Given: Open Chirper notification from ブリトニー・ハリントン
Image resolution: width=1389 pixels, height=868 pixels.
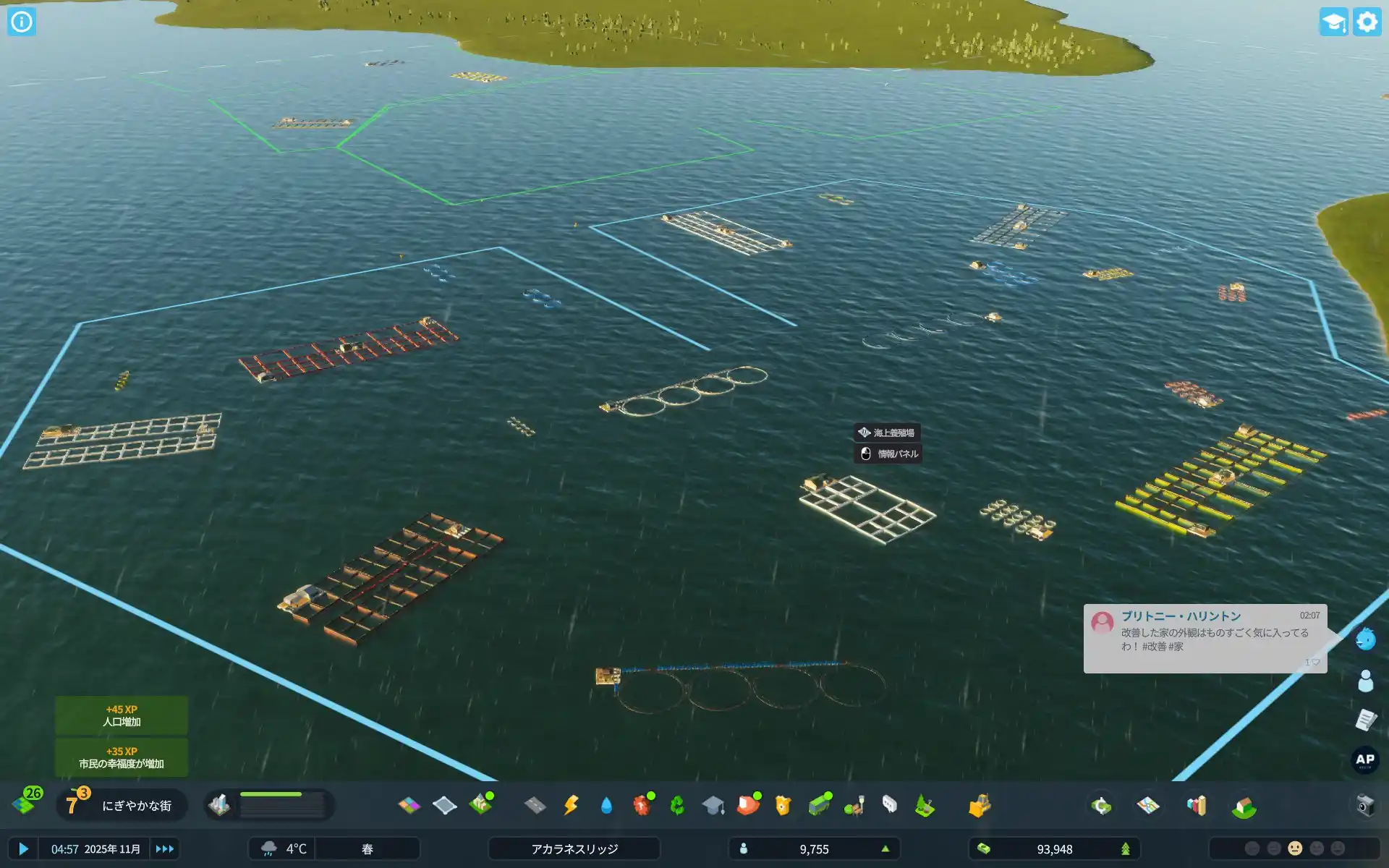Looking at the screenshot, I should point(1205,638).
